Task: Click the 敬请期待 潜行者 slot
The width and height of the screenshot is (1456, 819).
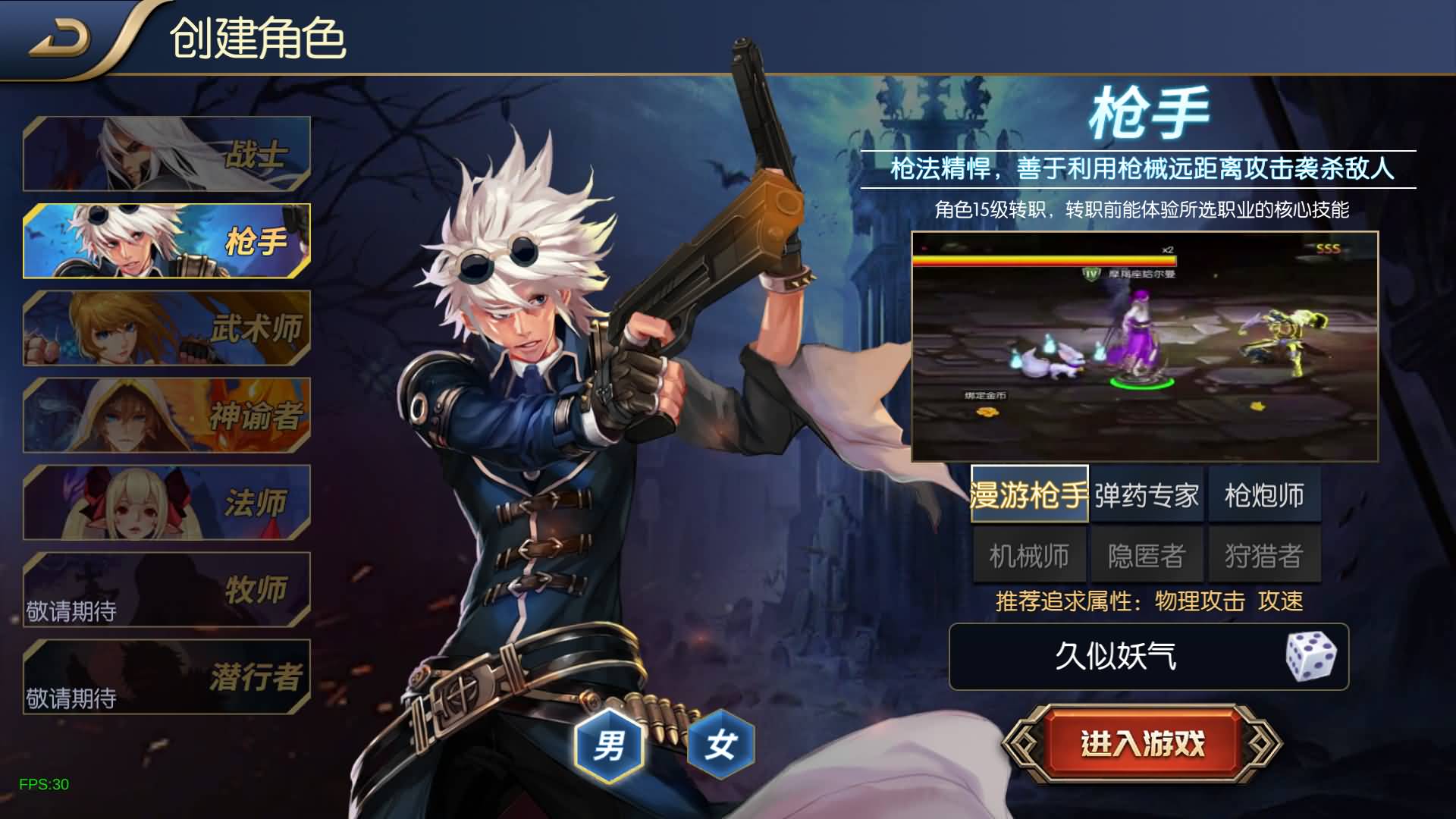Action: (167, 677)
